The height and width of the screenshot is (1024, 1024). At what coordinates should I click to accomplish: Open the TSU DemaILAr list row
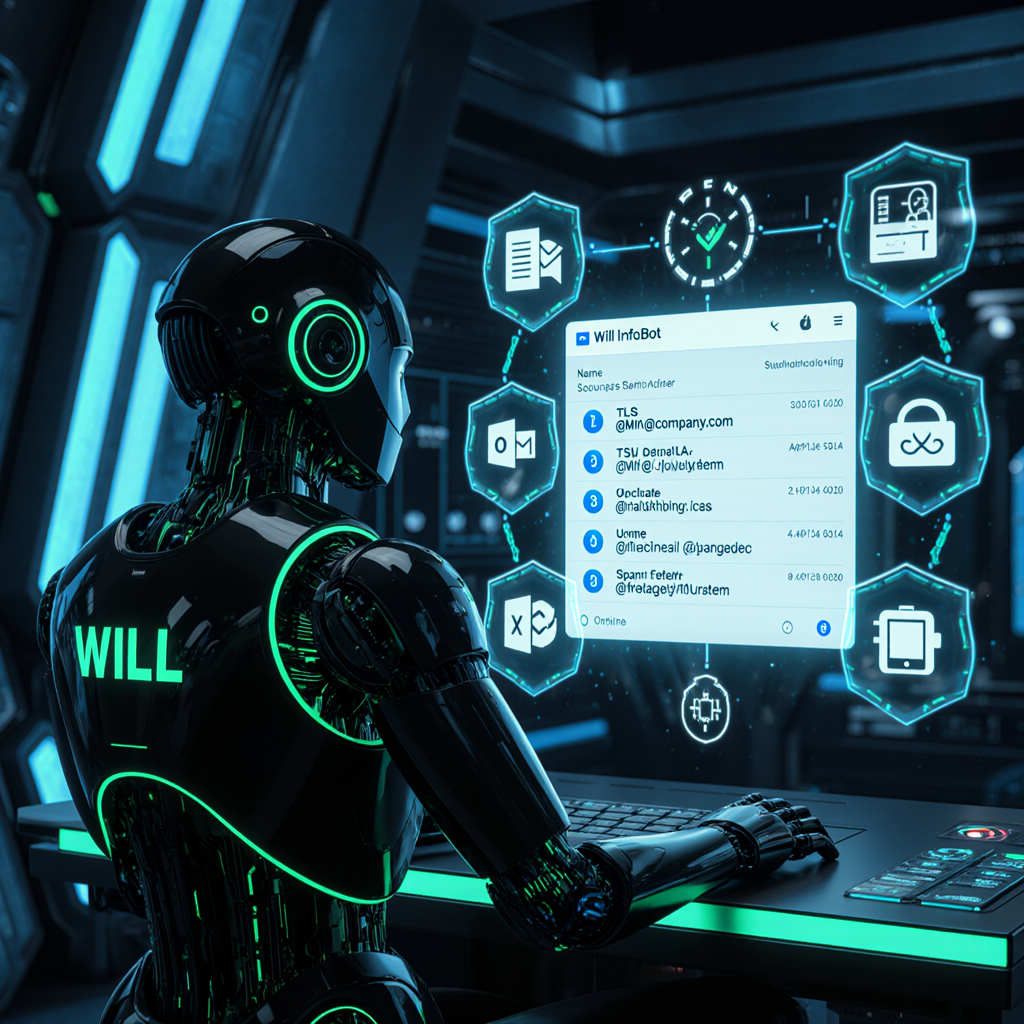pos(700,458)
